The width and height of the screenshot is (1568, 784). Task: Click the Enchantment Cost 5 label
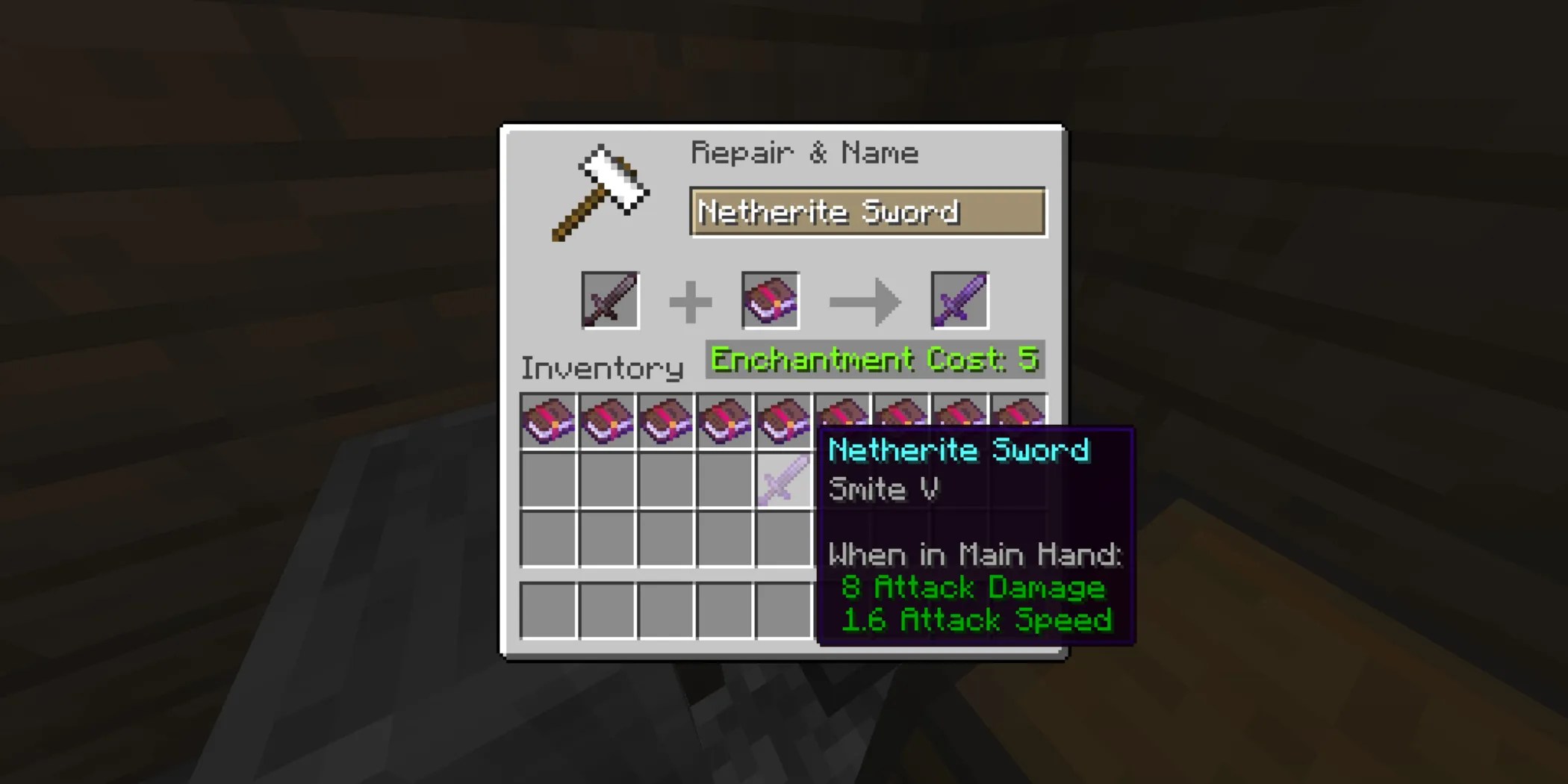point(874,359)
